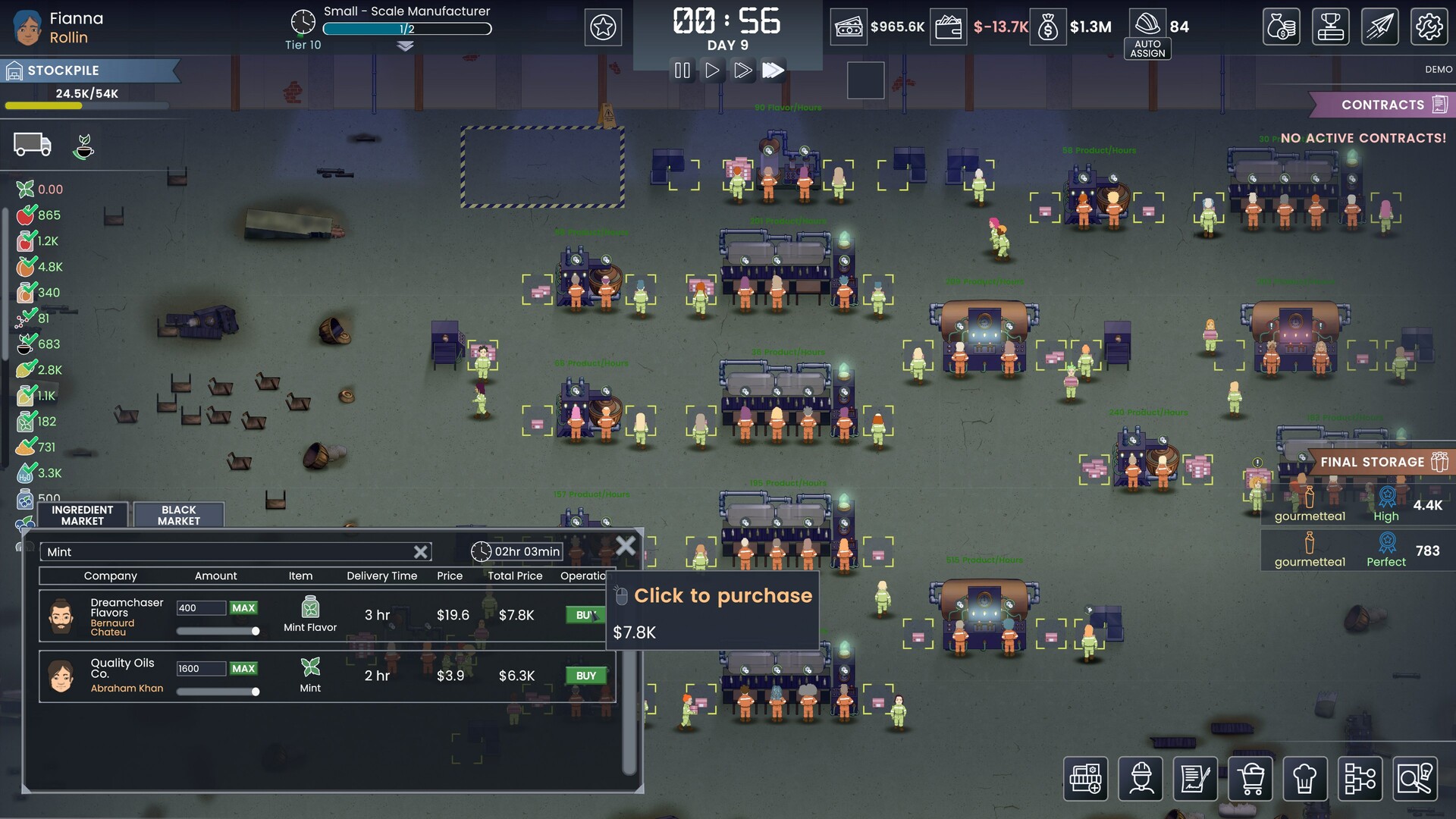Viewport: 1456px width, 819px height.
Task: Open the chef hat recipes panel
Action: click(1305, 779)
